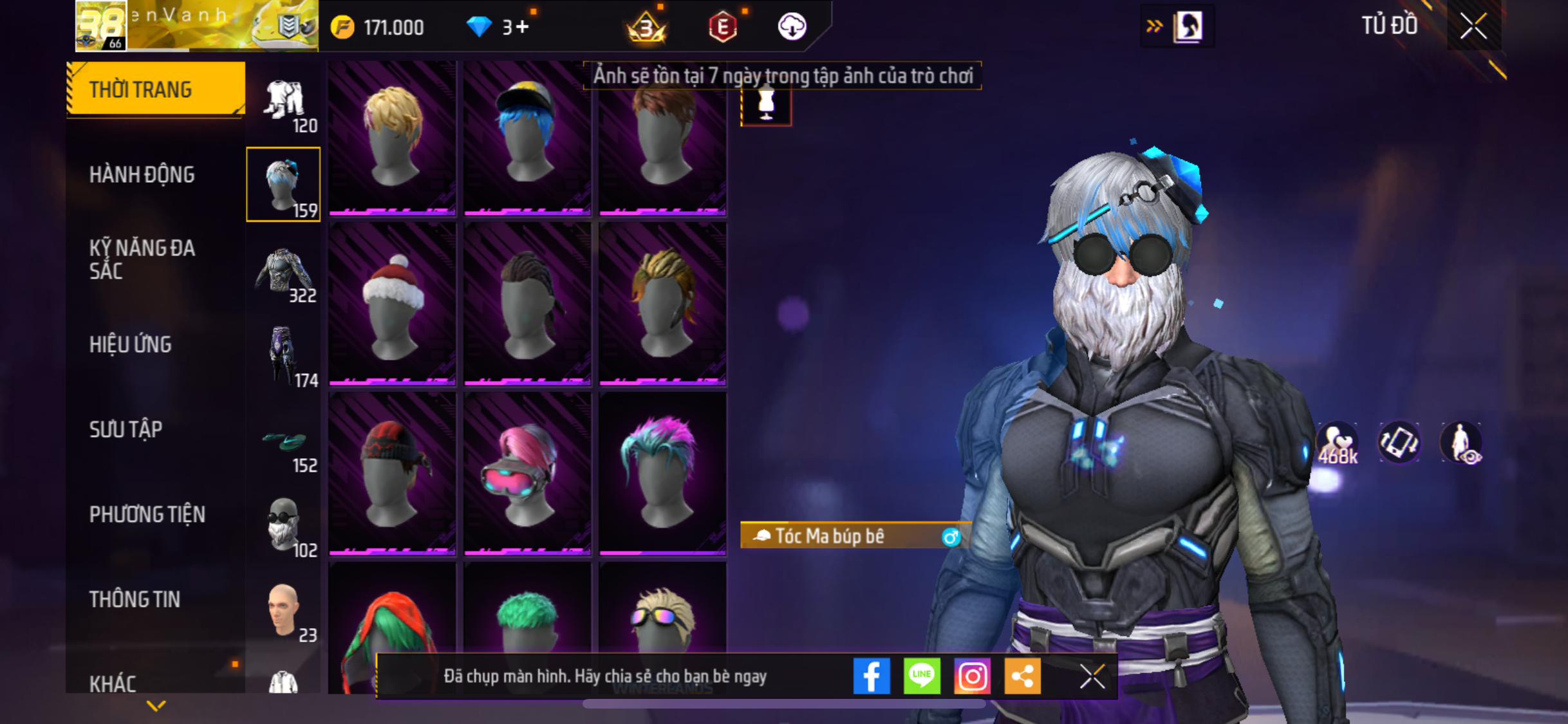This screenshot has height=724, width=1568.
Task: Switch to Kỹ Năng Đa Sắc section
Action: tap(142, 259)
